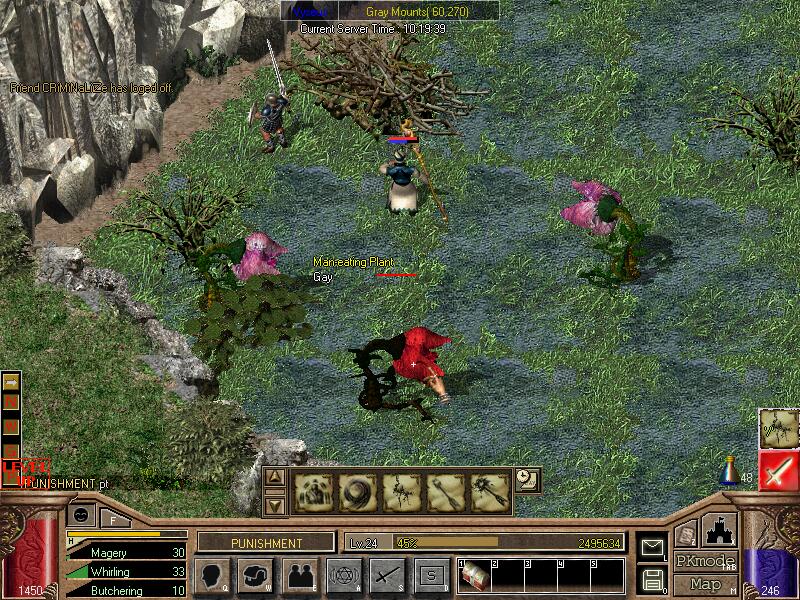Activate the red sword attack icon
This screenshot has width=800, height=600.
(778, 470)
